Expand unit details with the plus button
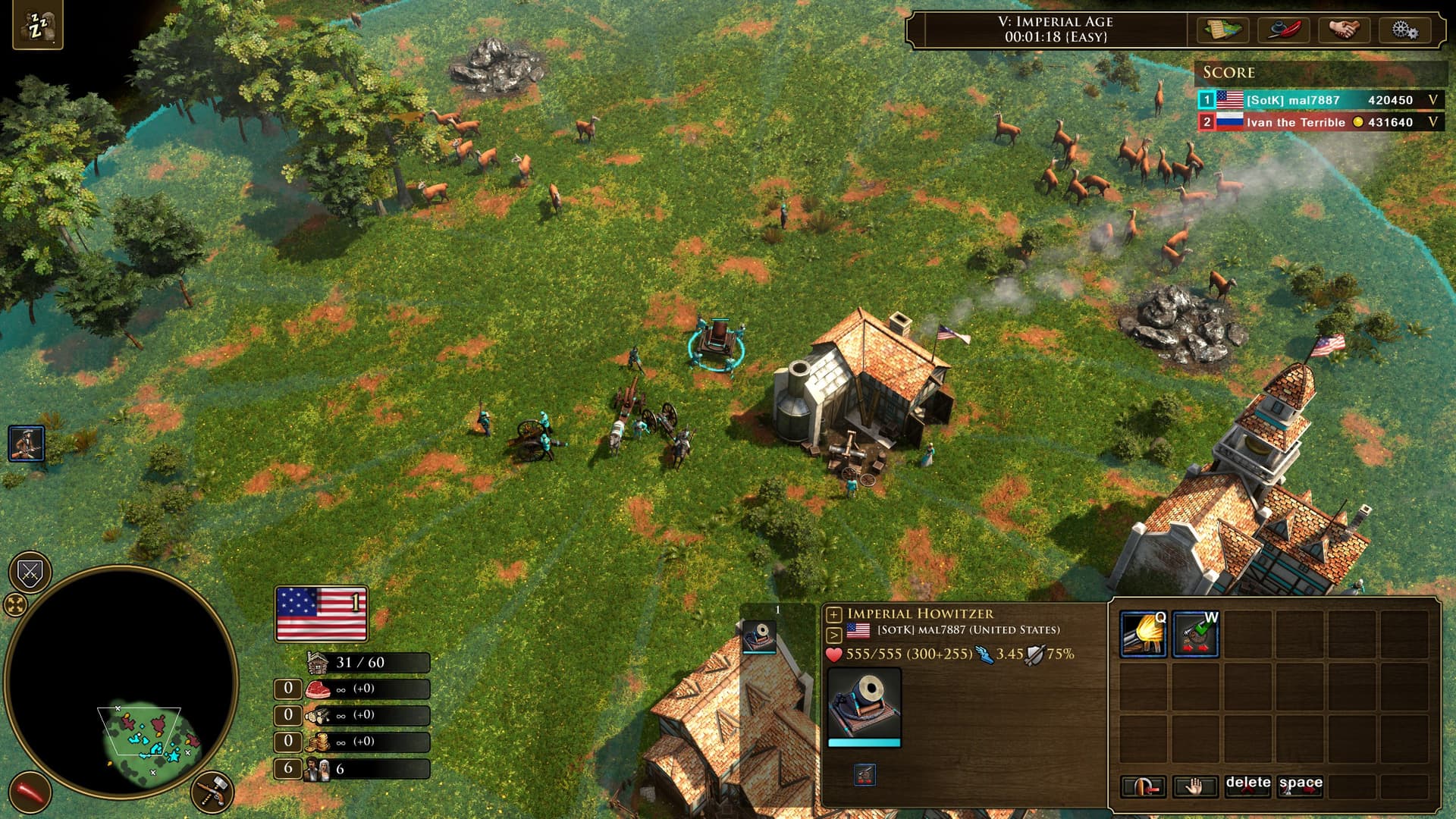Viewport: 1456px width, 819px height. point(833,614)
